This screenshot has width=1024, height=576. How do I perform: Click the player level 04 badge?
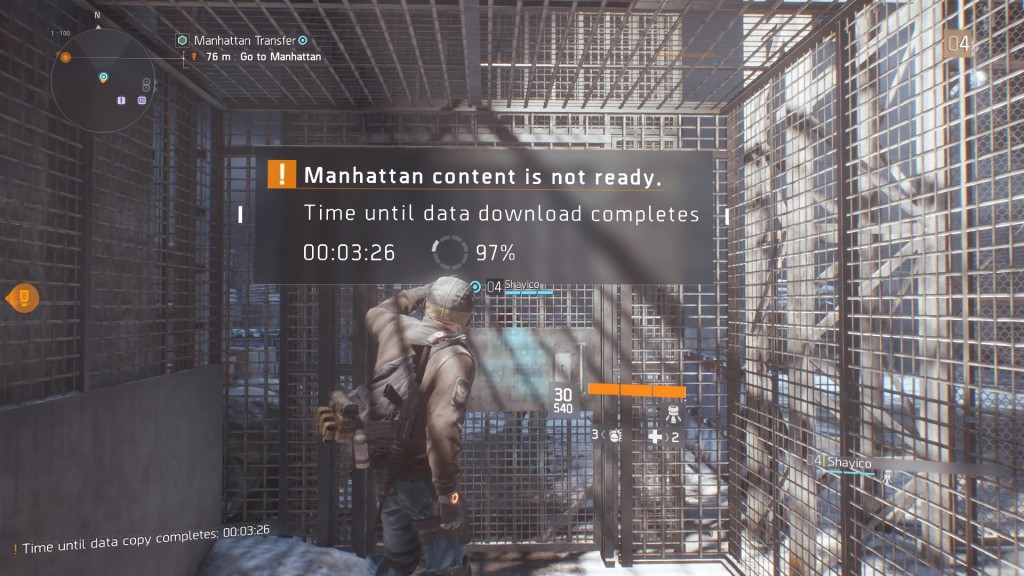[x=958, y=42]
